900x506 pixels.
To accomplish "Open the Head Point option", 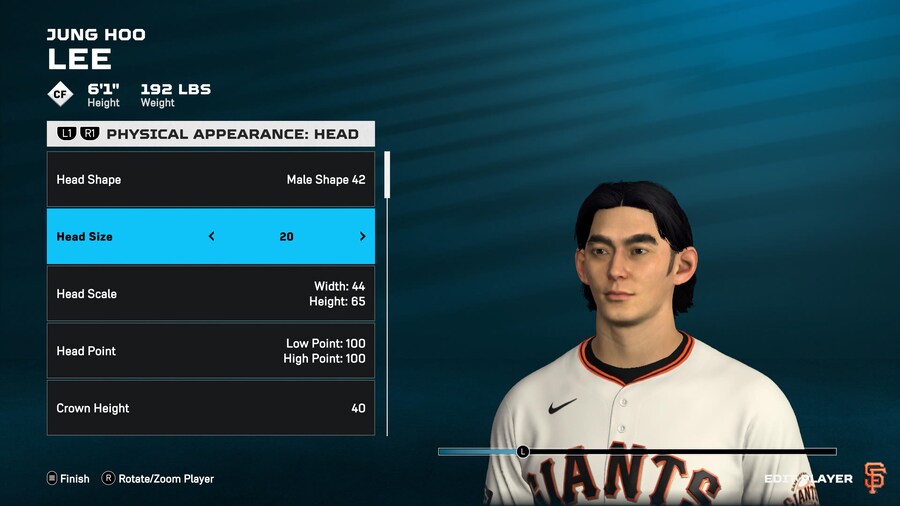I will coord(210,351).
